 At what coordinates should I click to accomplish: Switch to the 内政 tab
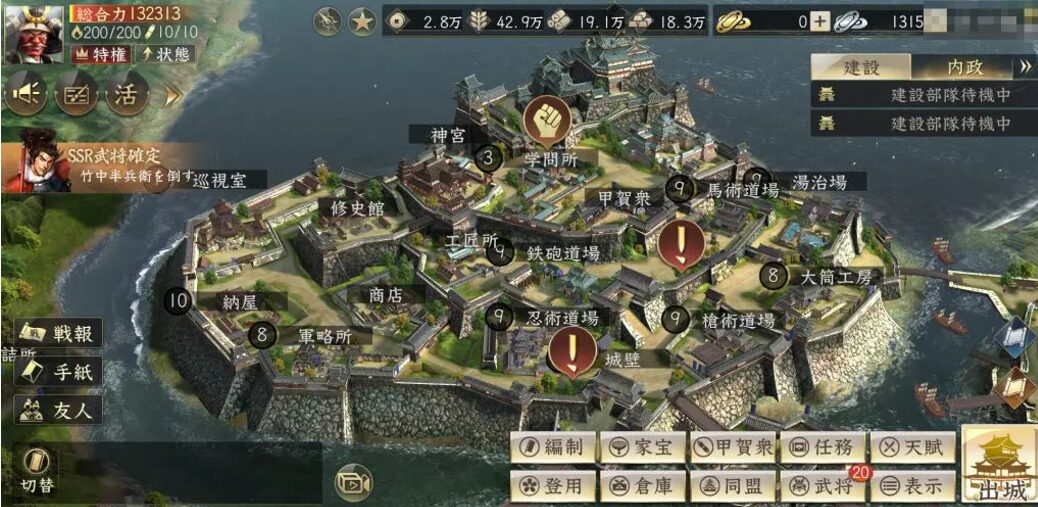coord(965,67)
